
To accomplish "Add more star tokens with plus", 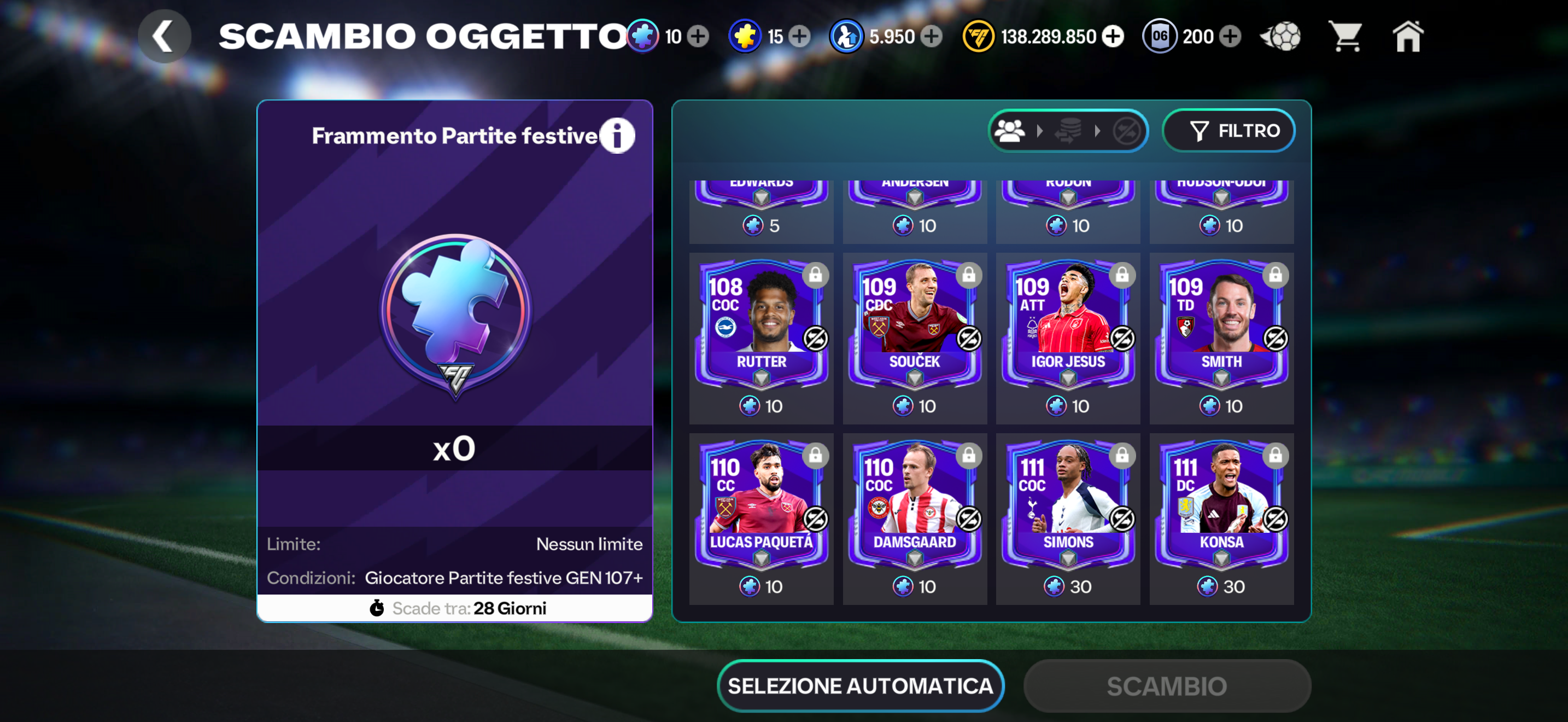I will point(800,37).
